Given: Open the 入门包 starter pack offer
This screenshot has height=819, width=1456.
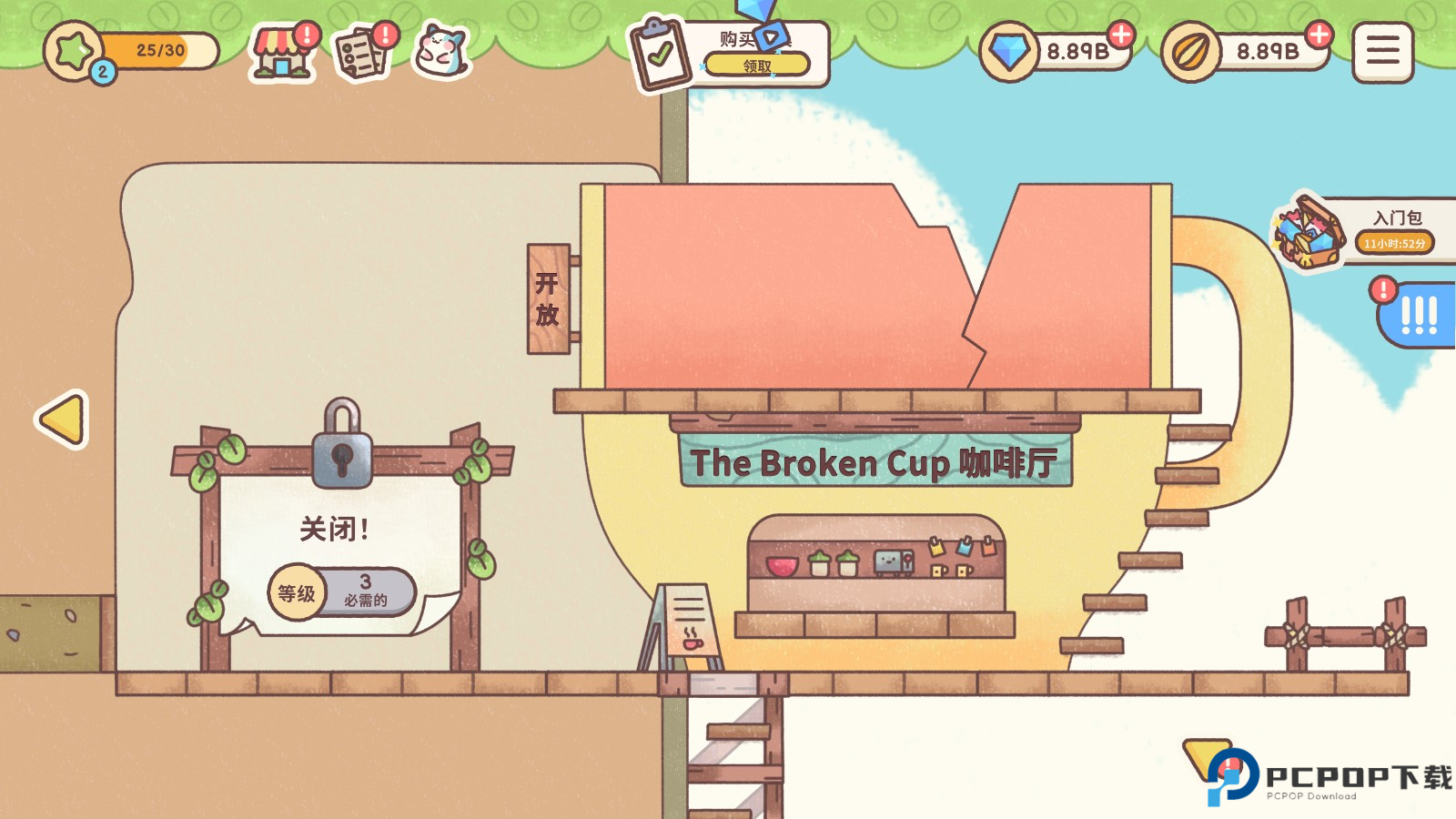Looking at the screenshot, I should coord(1365,231).
